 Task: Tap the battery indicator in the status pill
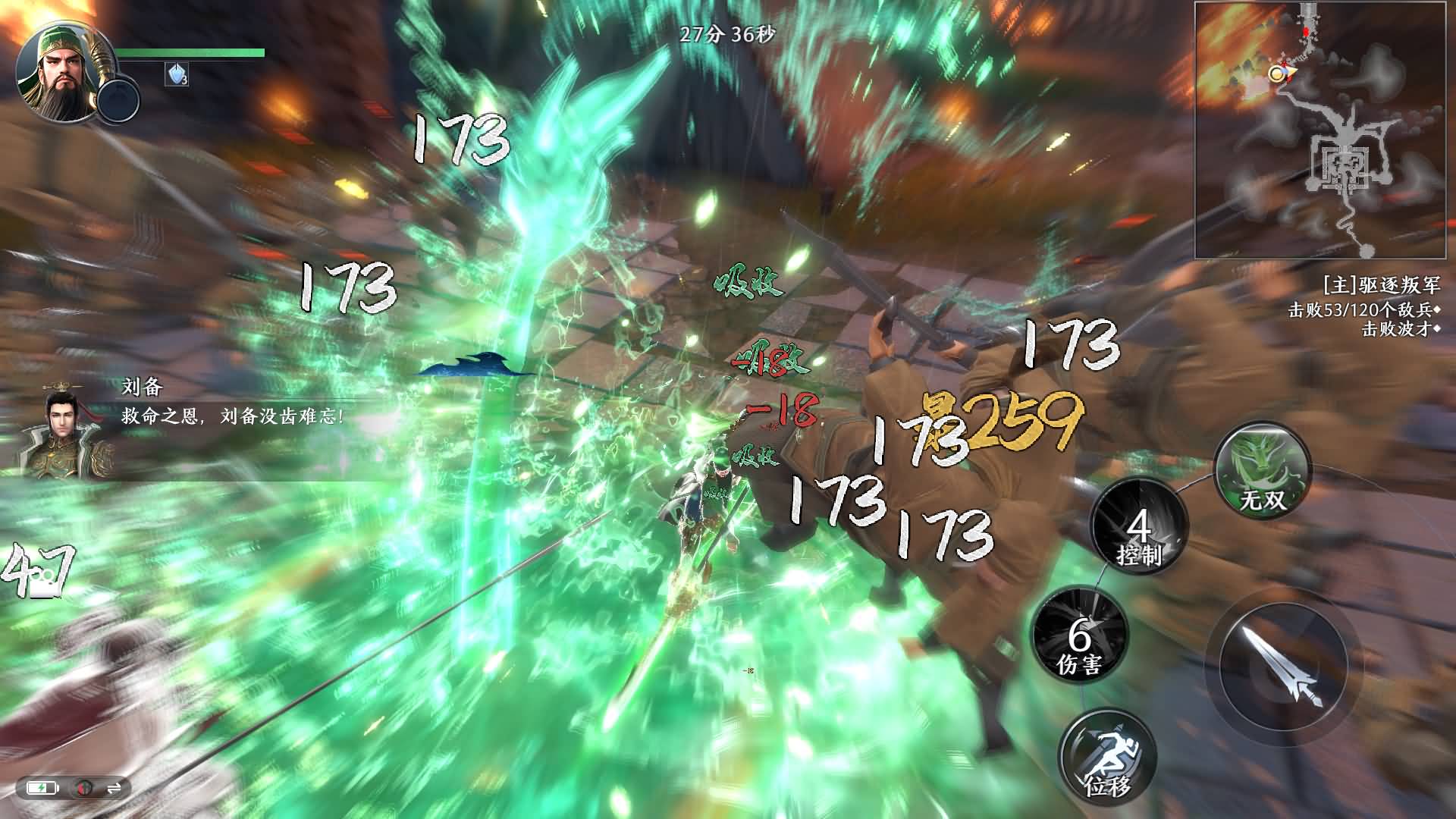pyautogui.click(x=42, y=789)
